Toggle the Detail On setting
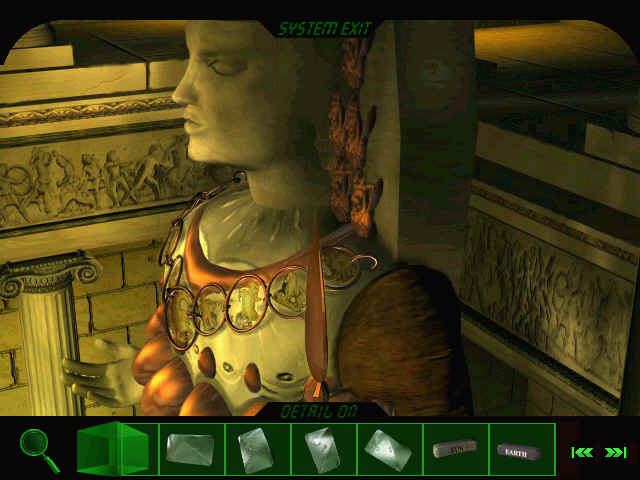The image size is (640, 480). click(319, 410)
